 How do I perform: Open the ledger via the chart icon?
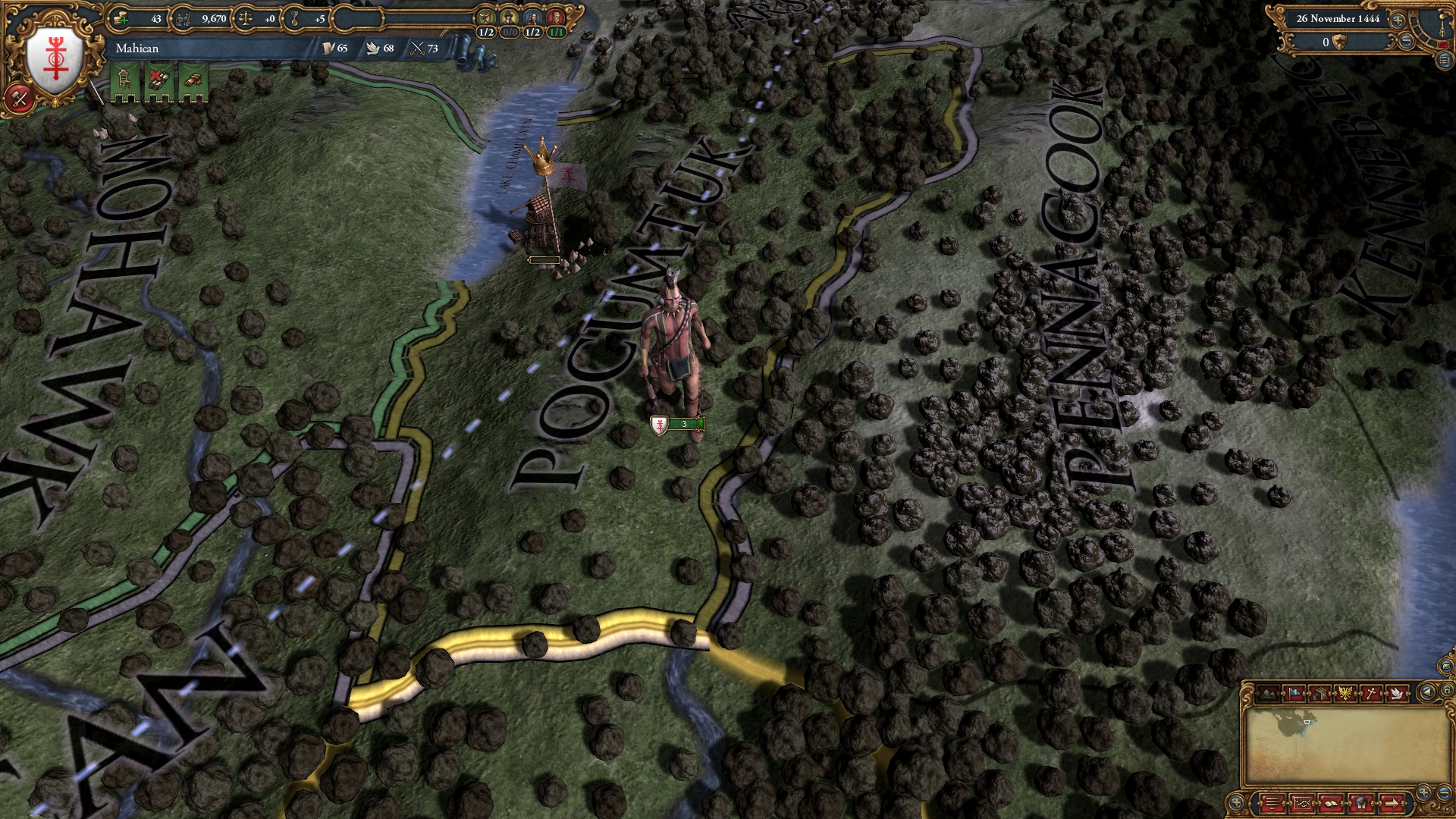[x=1303, y=802]
